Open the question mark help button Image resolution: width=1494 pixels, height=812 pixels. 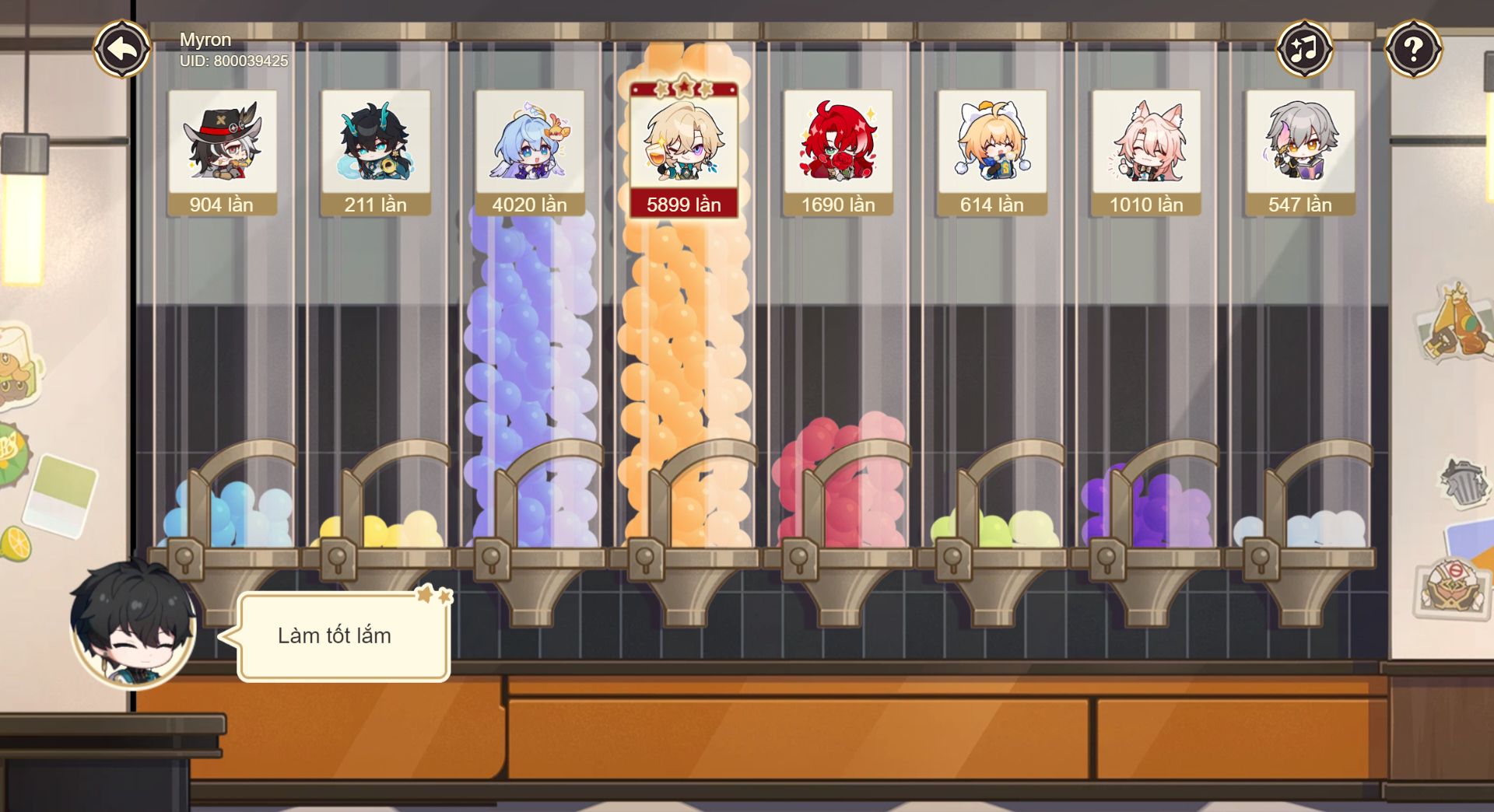click(1413, 49)
